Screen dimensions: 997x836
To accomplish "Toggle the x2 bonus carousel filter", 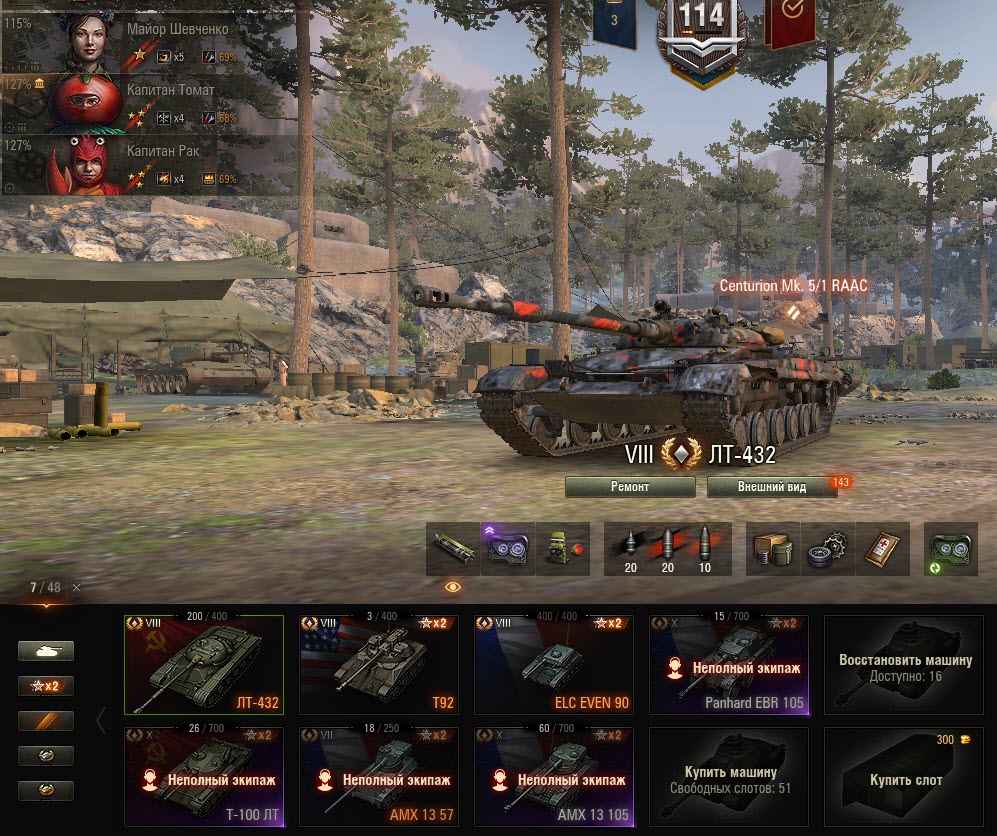I will [46, 686].
